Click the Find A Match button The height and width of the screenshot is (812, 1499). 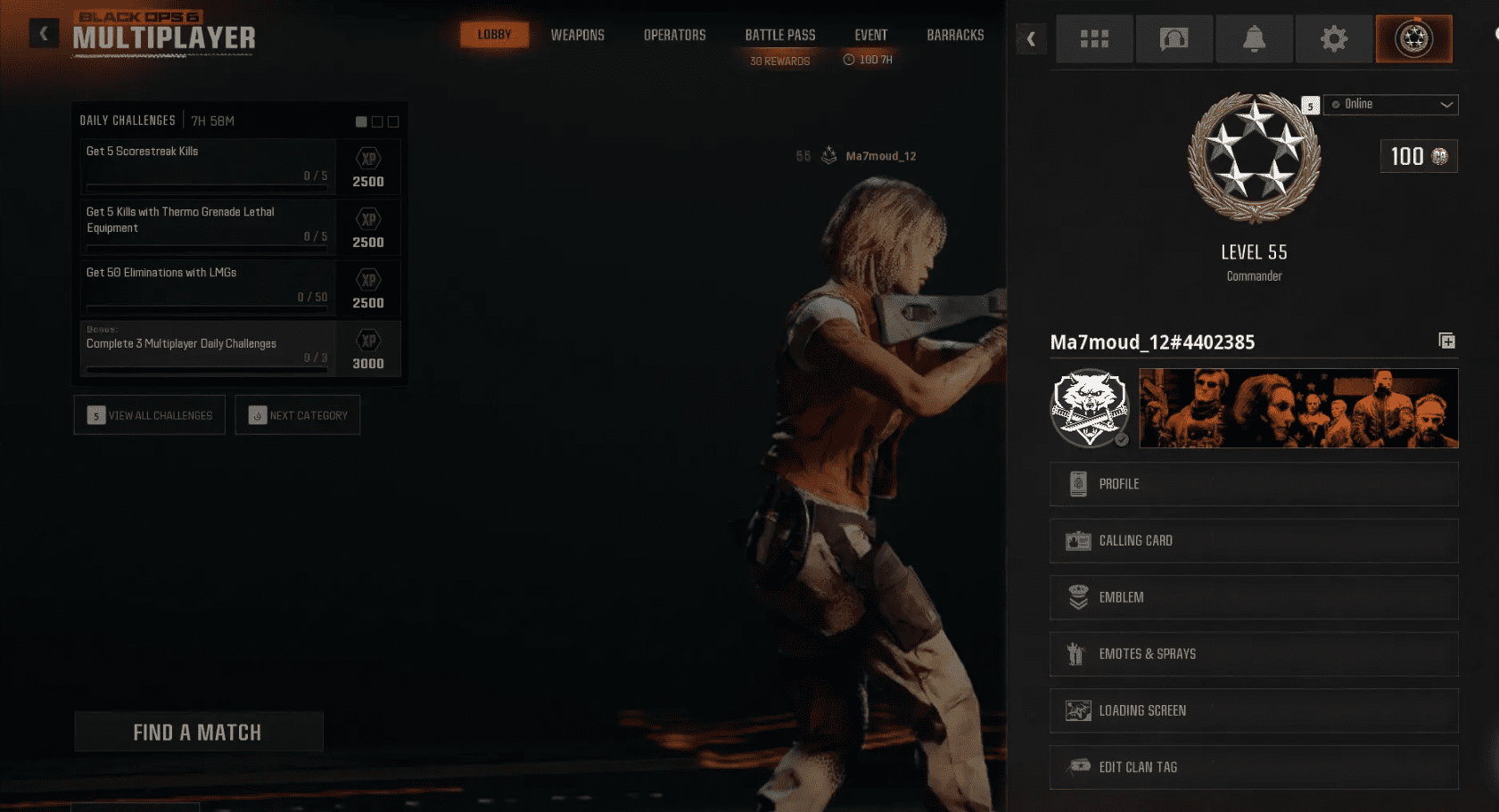(198, 731)
